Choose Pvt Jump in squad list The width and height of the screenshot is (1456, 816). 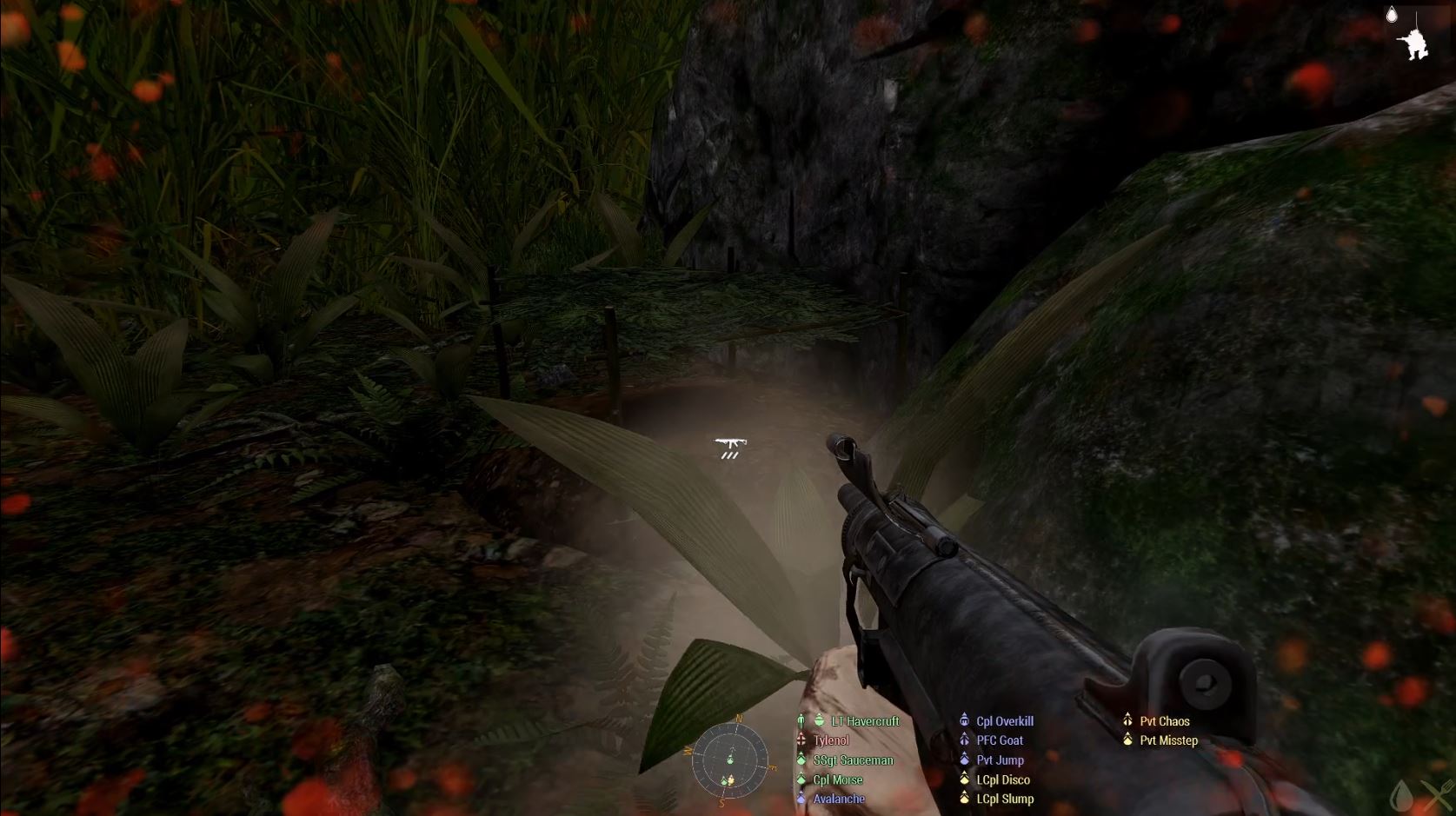coord(1000,760)
